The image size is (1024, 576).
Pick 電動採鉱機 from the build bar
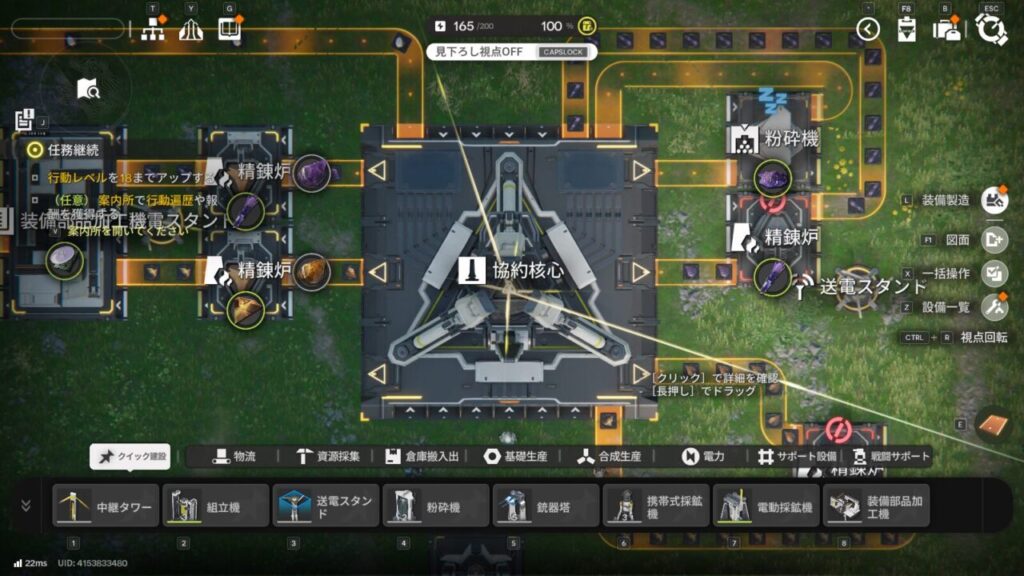pos(765,506)
